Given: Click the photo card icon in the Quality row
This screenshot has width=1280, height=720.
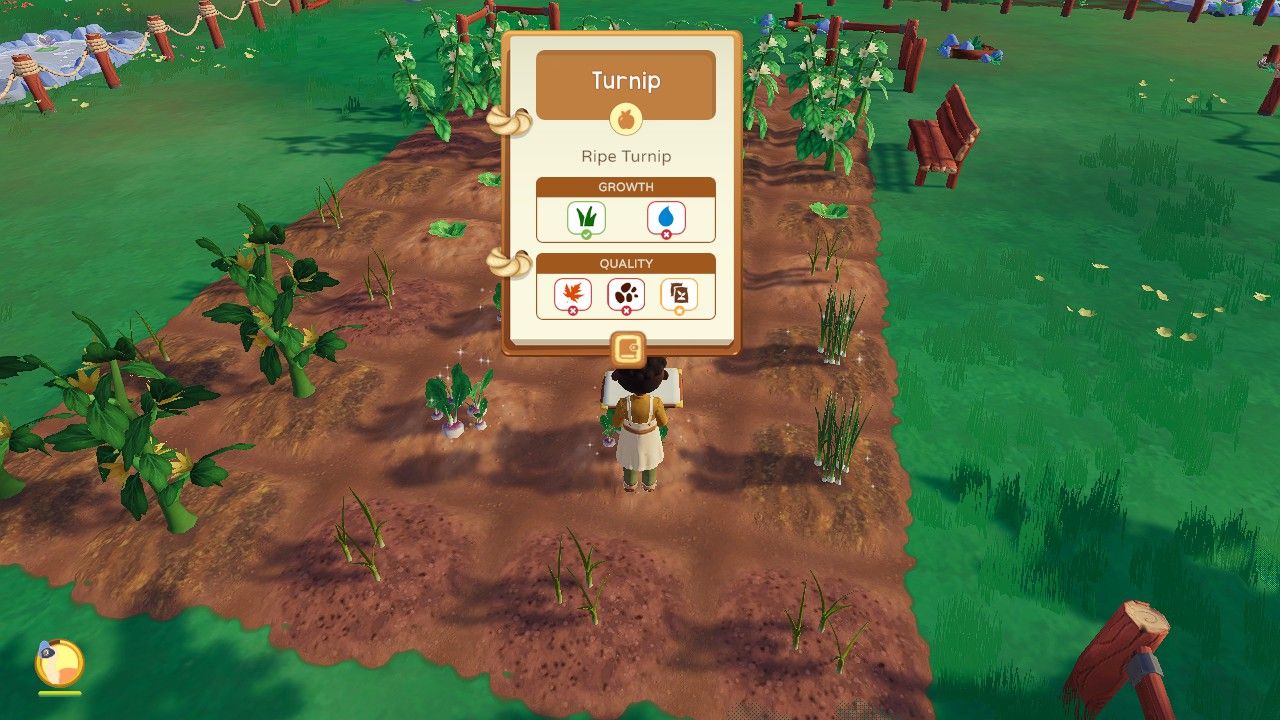Looking at the screenshot, I should pyautogui.click(x=681, y=293).
